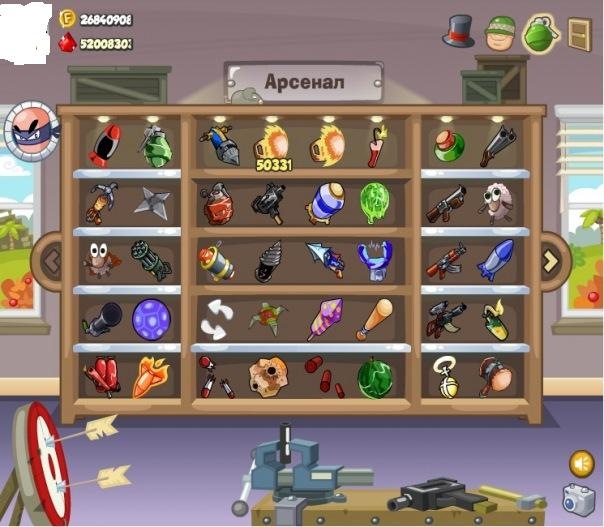Select the blue slingshot weapon
Image resolution: width=604 pixels, height=527 pixels.
coord(374,260)
